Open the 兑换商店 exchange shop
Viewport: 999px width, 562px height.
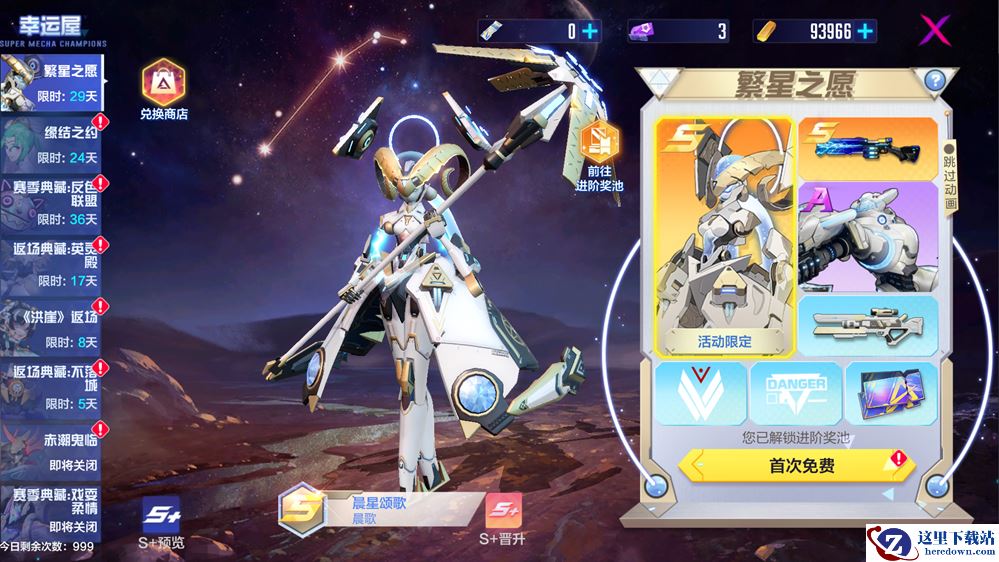click(x=164, y=89)
